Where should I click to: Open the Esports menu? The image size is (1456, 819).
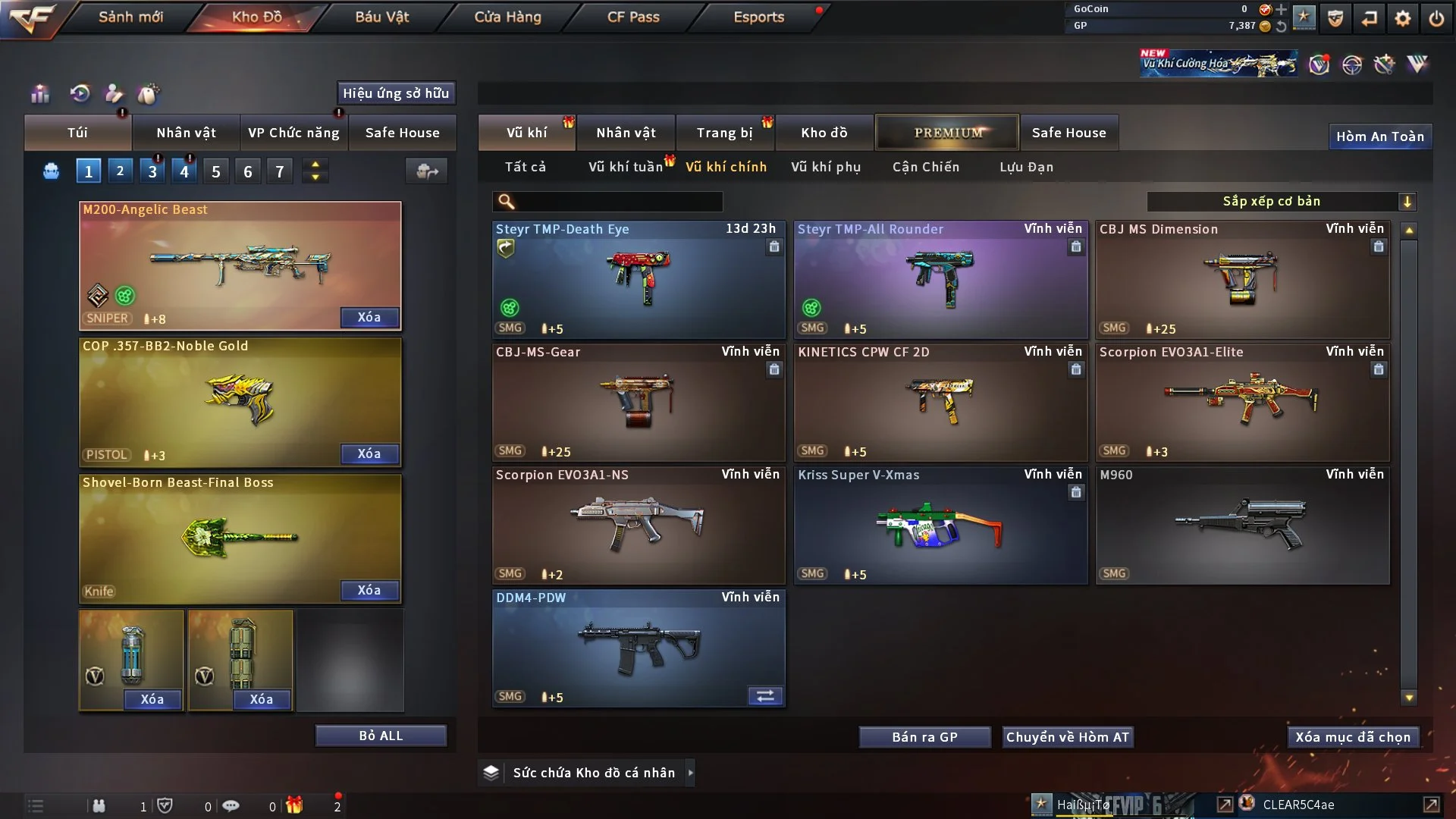[x=758, y=17]
